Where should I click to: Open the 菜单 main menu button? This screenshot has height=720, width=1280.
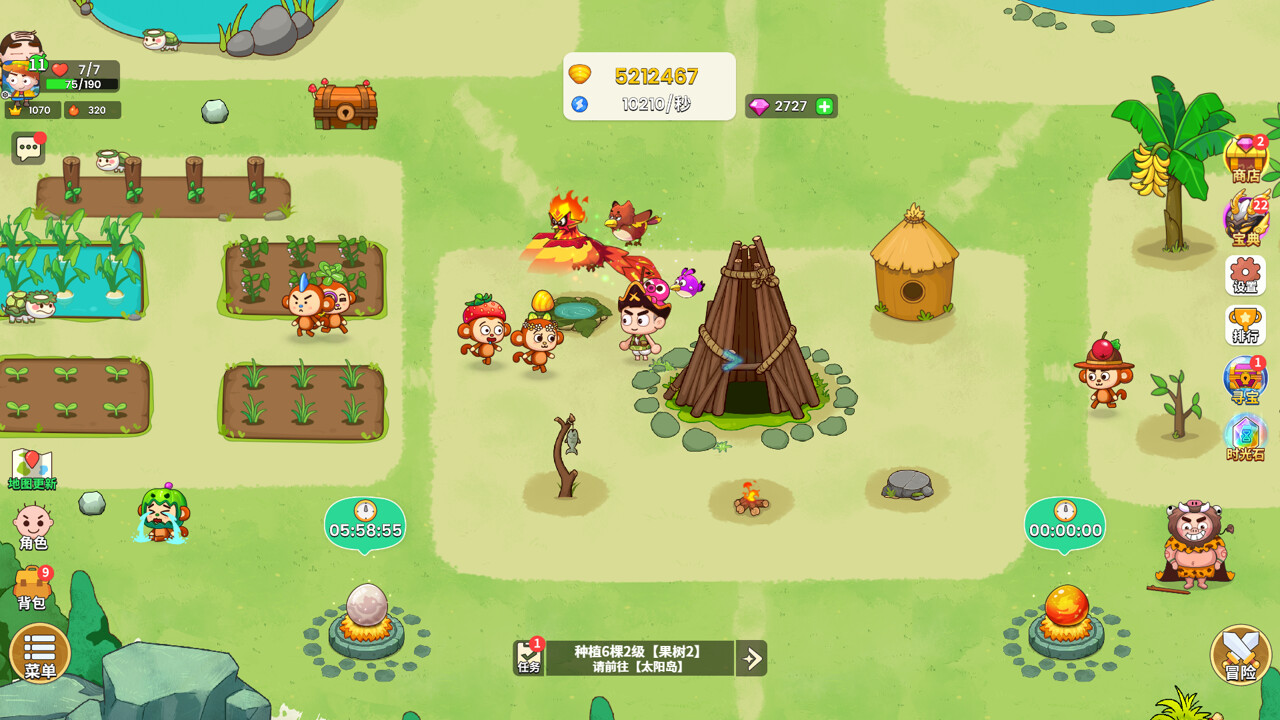40,653
